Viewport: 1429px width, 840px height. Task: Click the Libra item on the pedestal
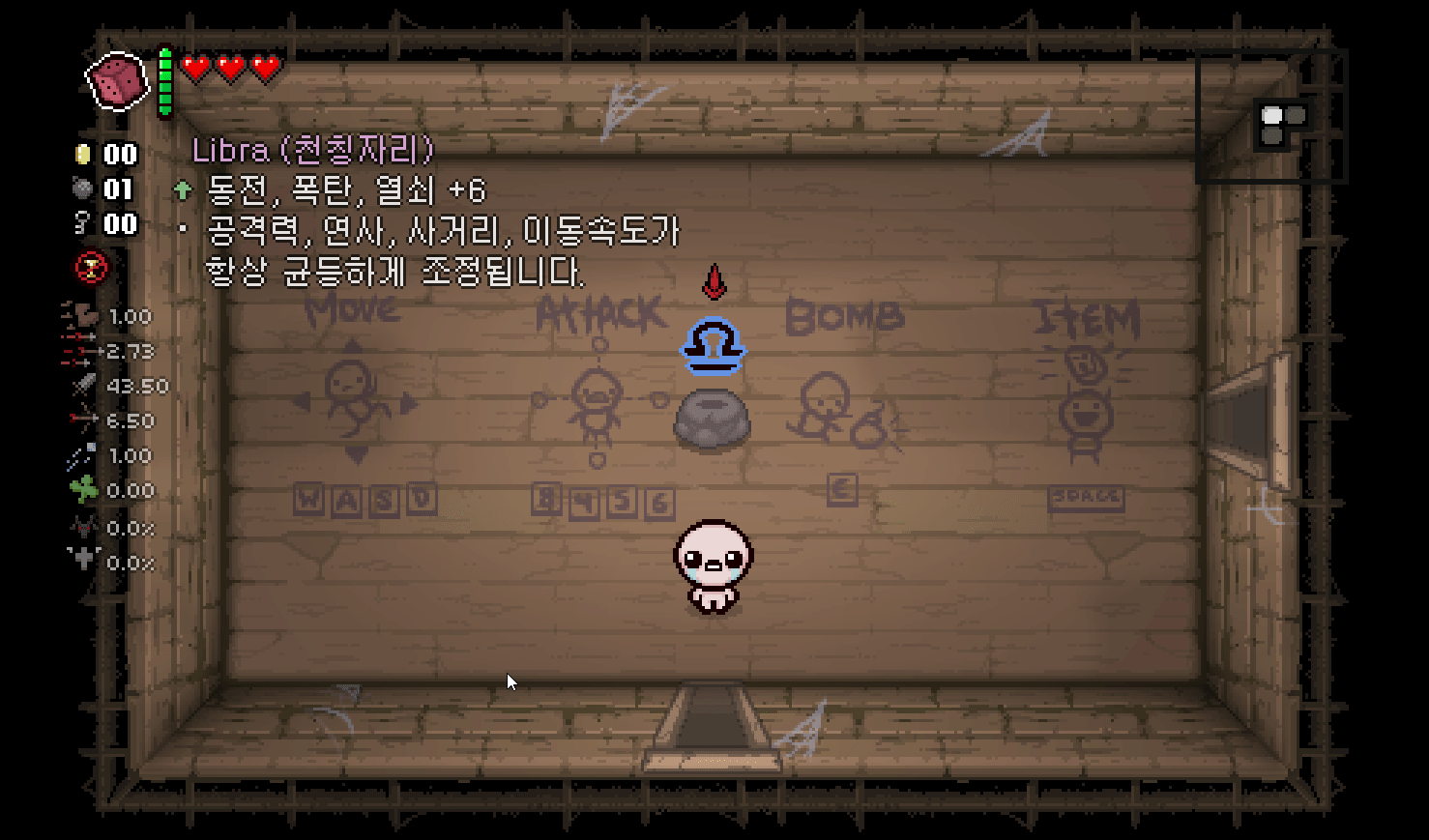[x=713, y=344]
